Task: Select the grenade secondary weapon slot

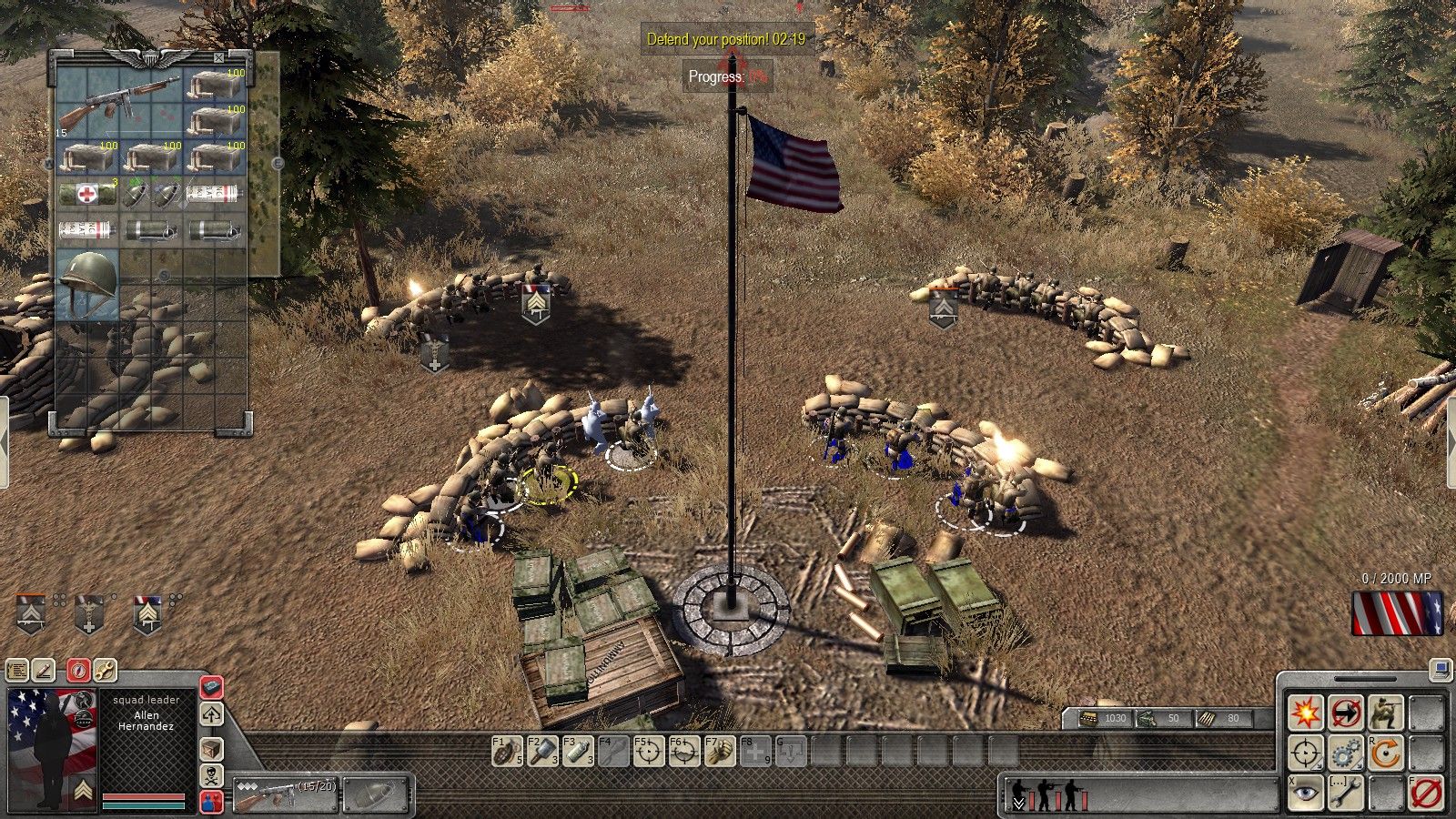Action: 376,794
